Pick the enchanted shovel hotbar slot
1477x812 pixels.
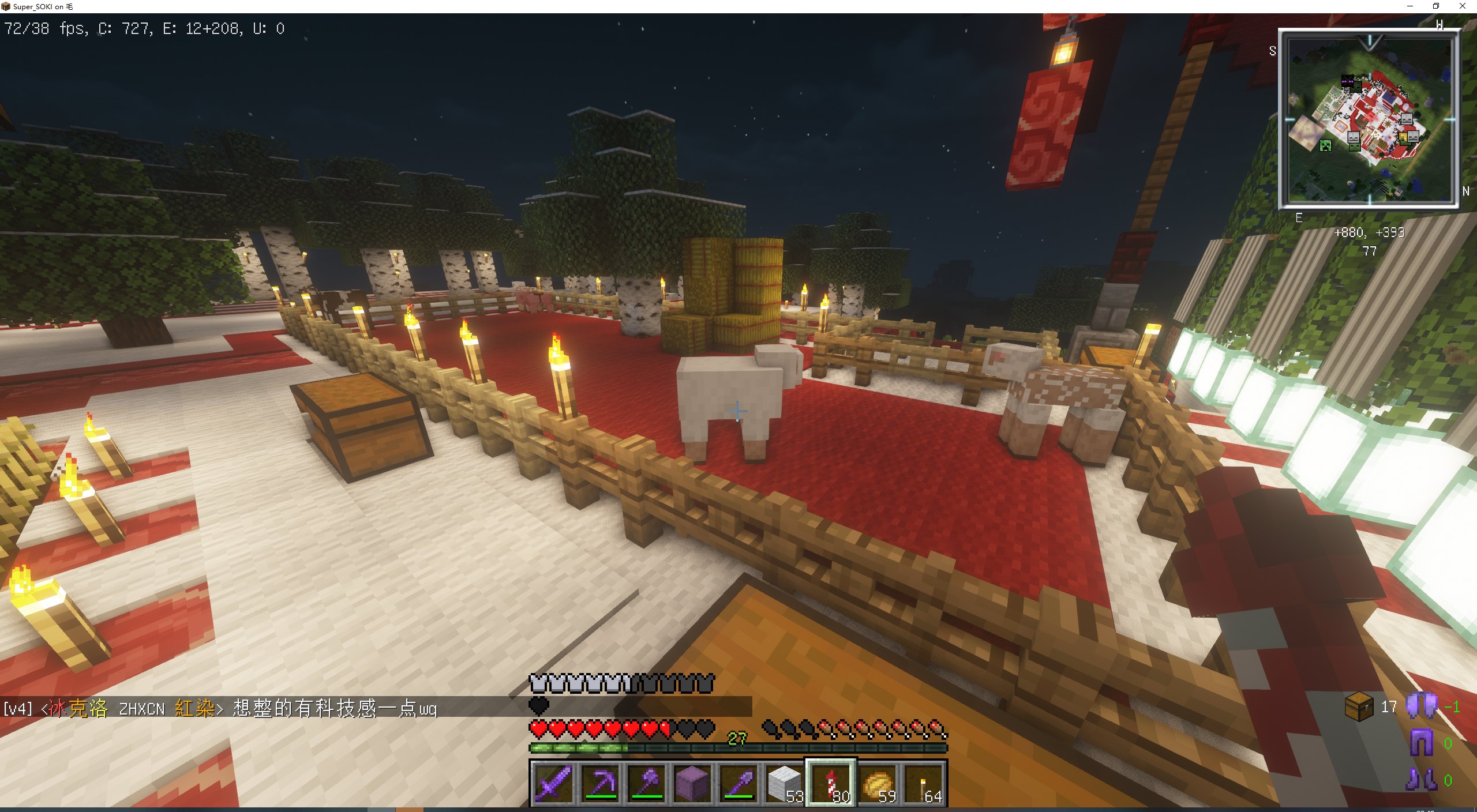click(738, 783)
